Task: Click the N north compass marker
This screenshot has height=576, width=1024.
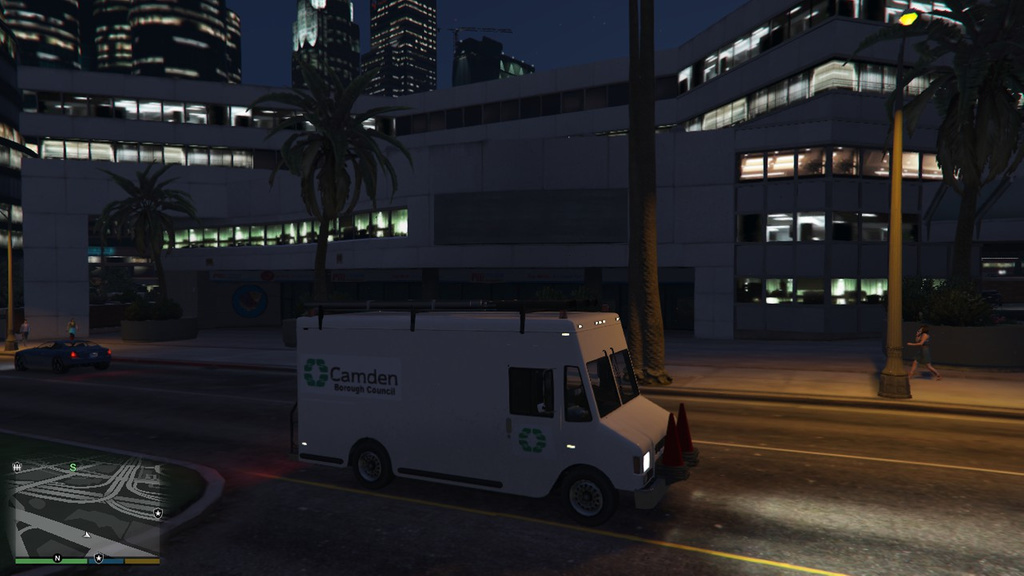Action: pyautogui.click(x=57, y=558)
